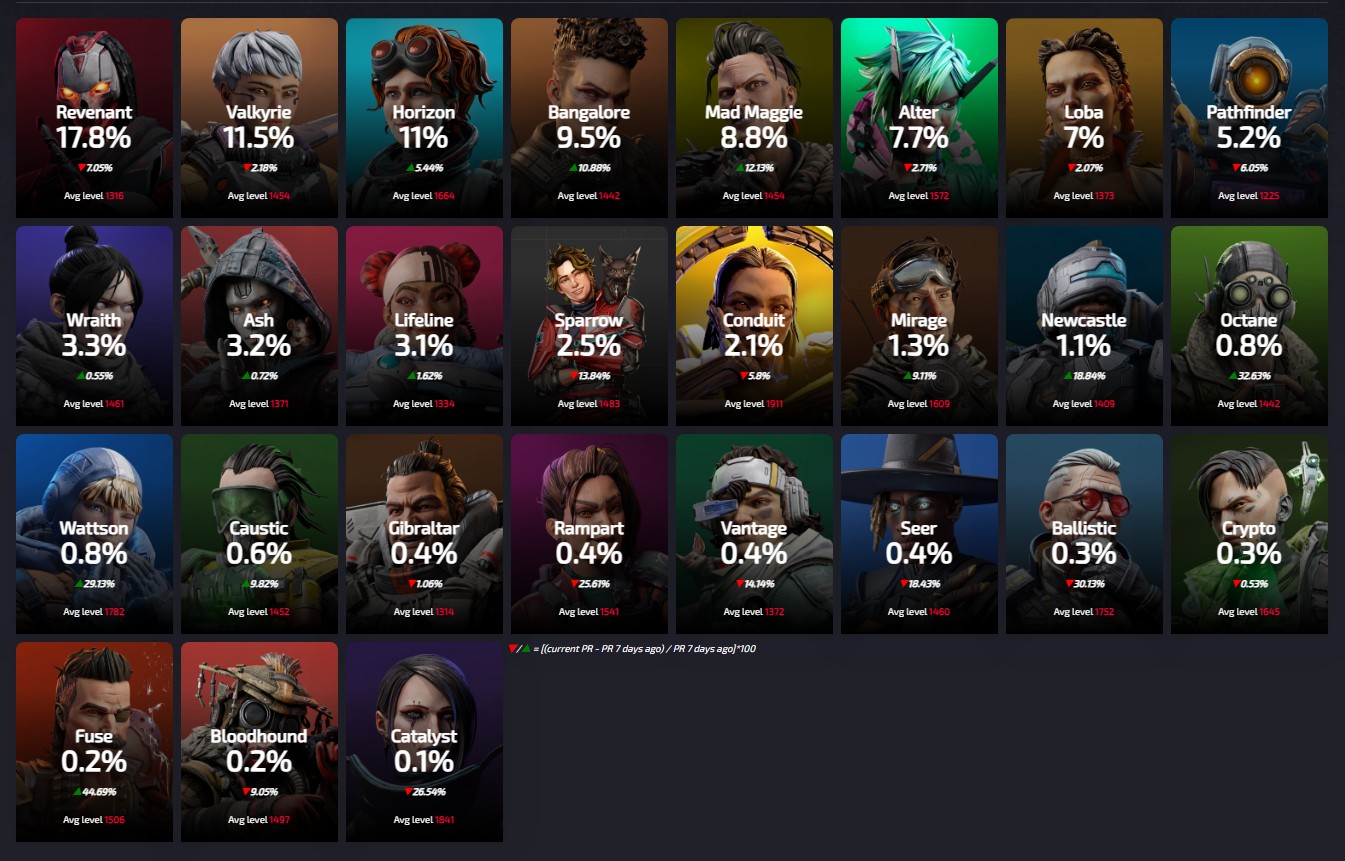Viewport: 1345px width, 861px height.
Task: Open the Valkyrie pick rate card
Action: 259,118
